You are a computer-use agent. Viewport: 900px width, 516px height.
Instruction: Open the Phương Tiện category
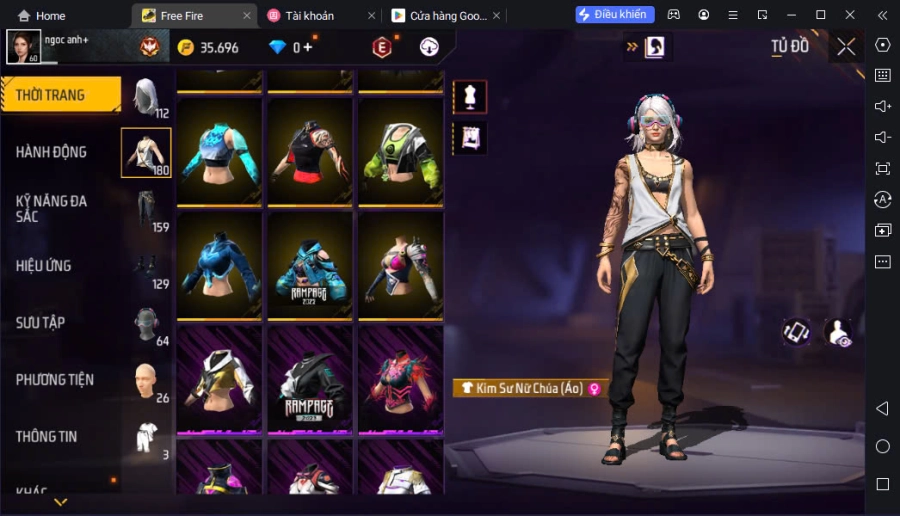pos(55,380)
